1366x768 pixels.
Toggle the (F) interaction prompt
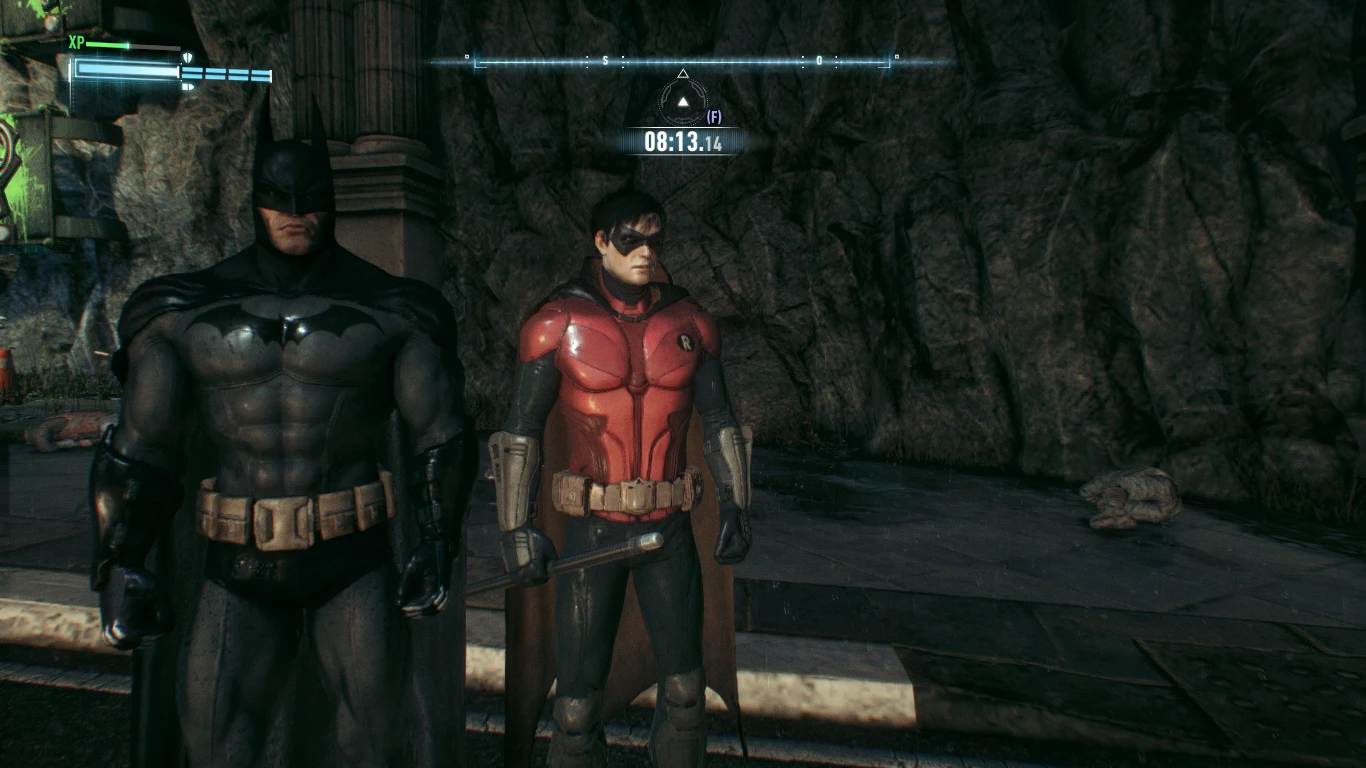pos(714,118)
